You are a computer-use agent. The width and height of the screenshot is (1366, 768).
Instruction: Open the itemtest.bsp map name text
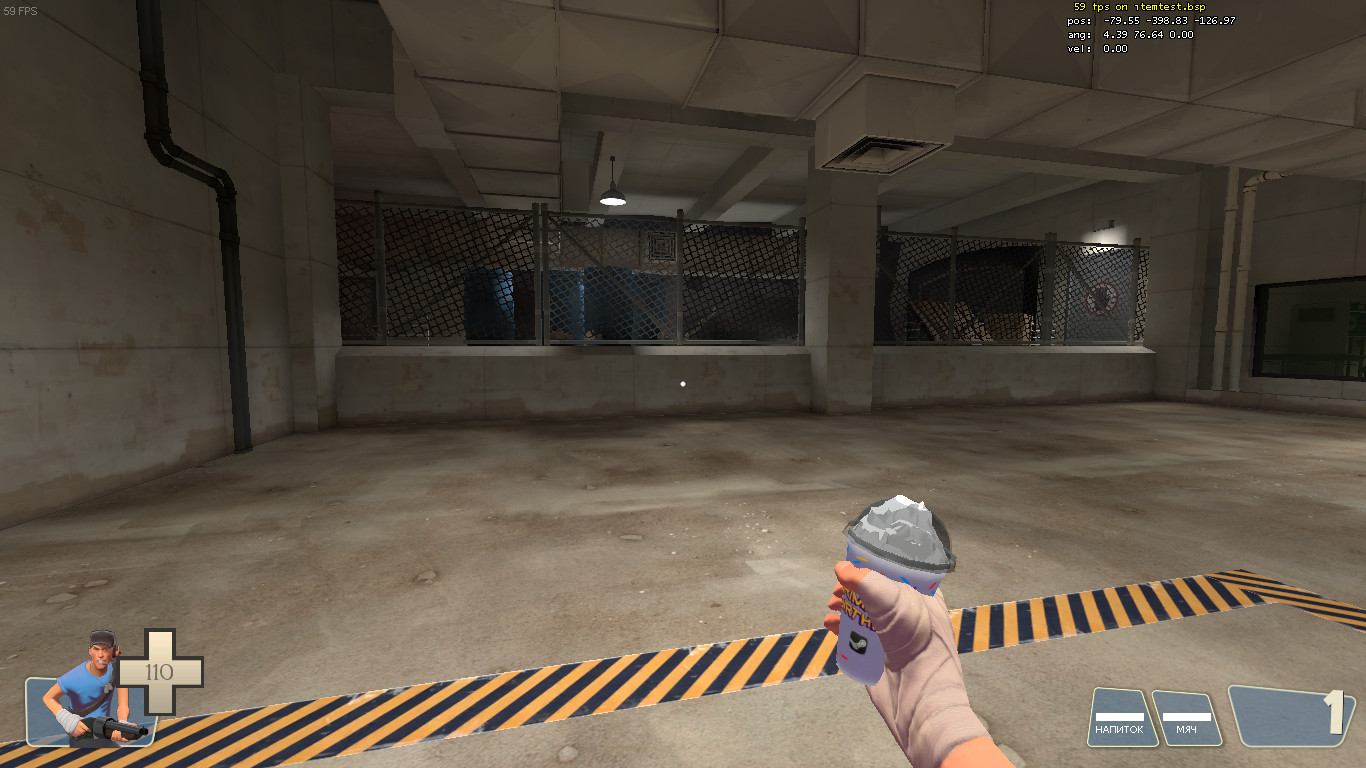point(1172,8)
